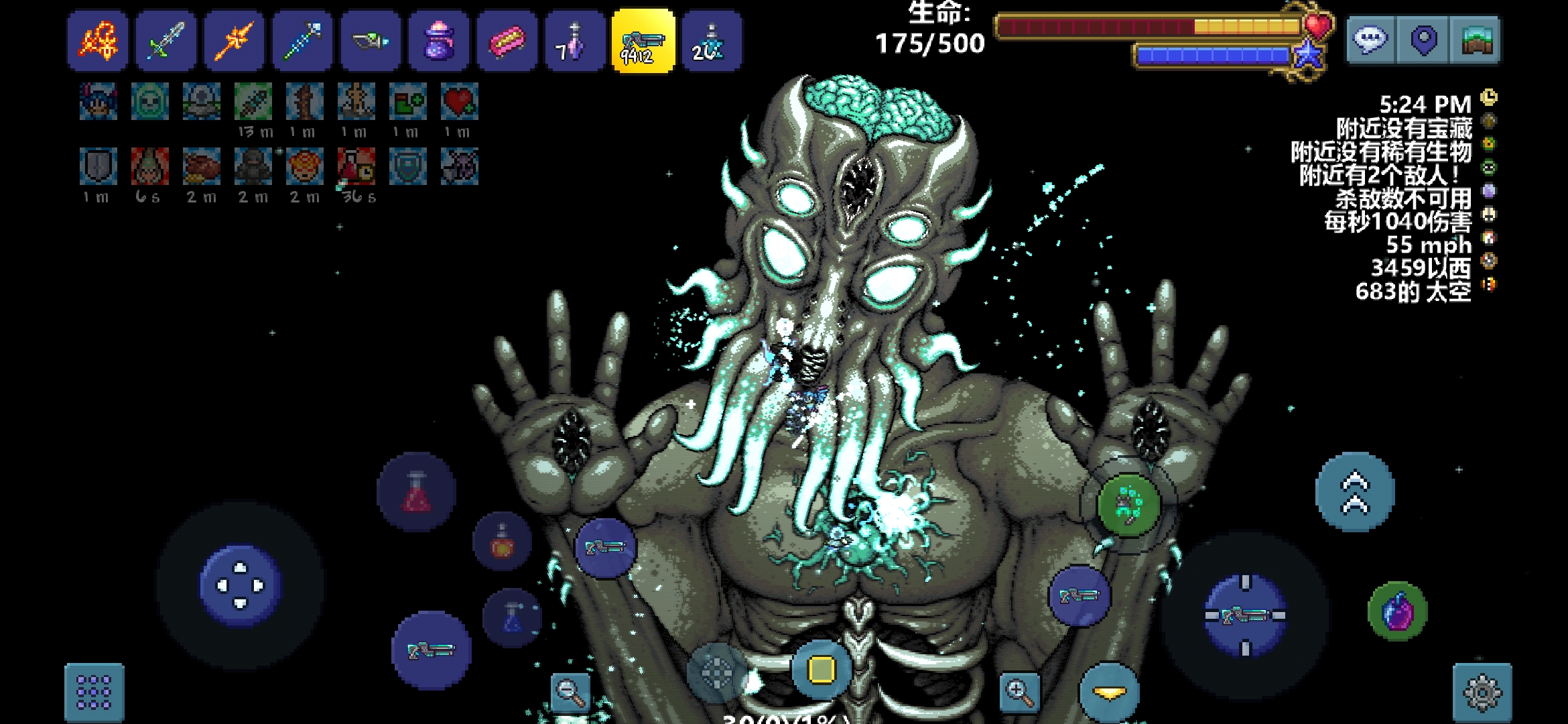
Task: Use the red healing potion quick button
Action: (x=416, y=493)
